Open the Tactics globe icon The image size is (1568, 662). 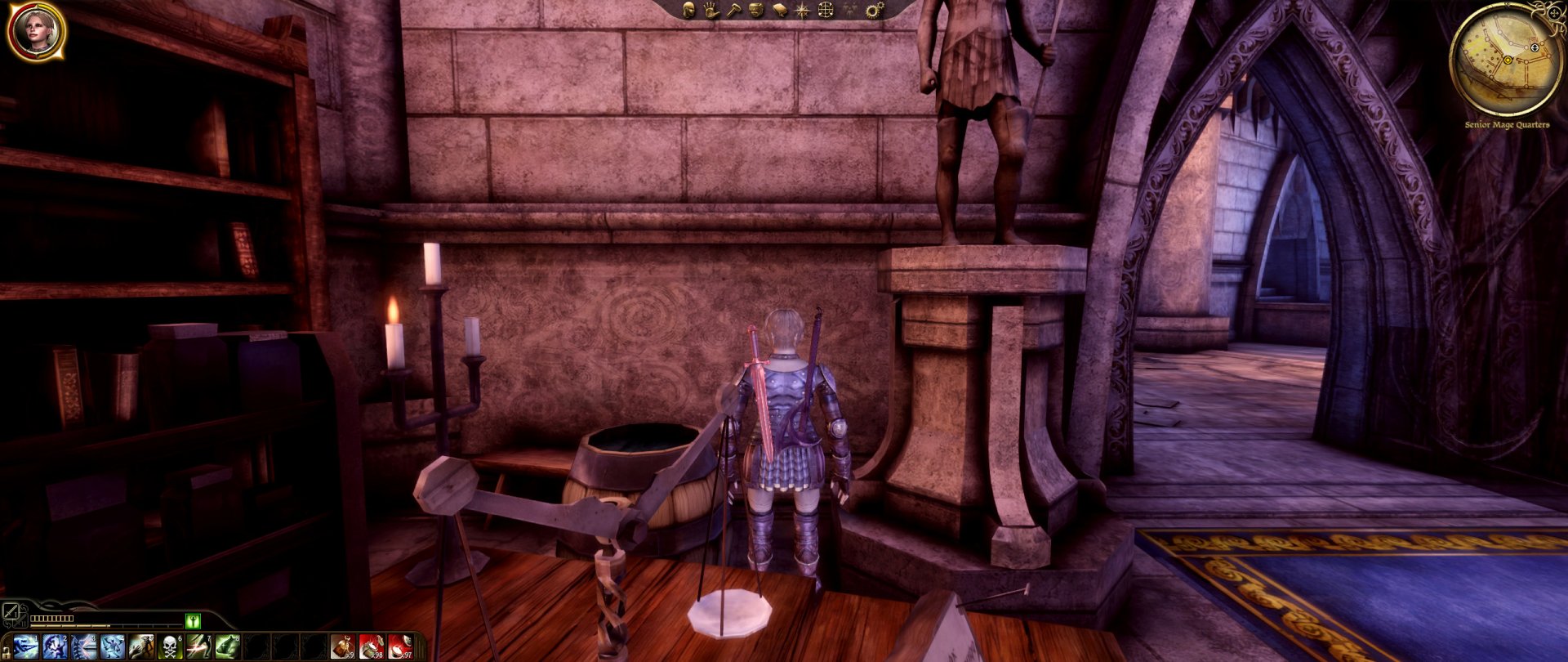[x=826, y=10]
